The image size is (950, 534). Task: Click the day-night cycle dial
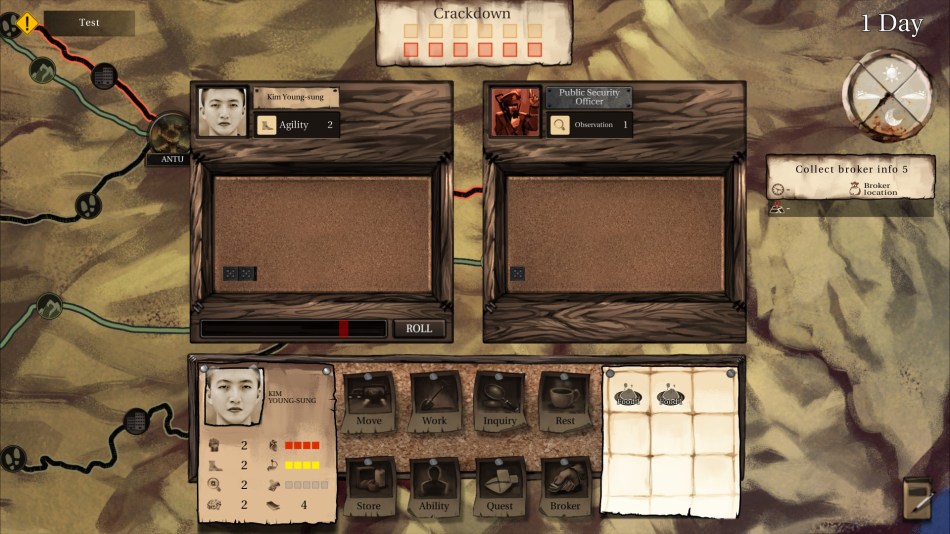887,96
